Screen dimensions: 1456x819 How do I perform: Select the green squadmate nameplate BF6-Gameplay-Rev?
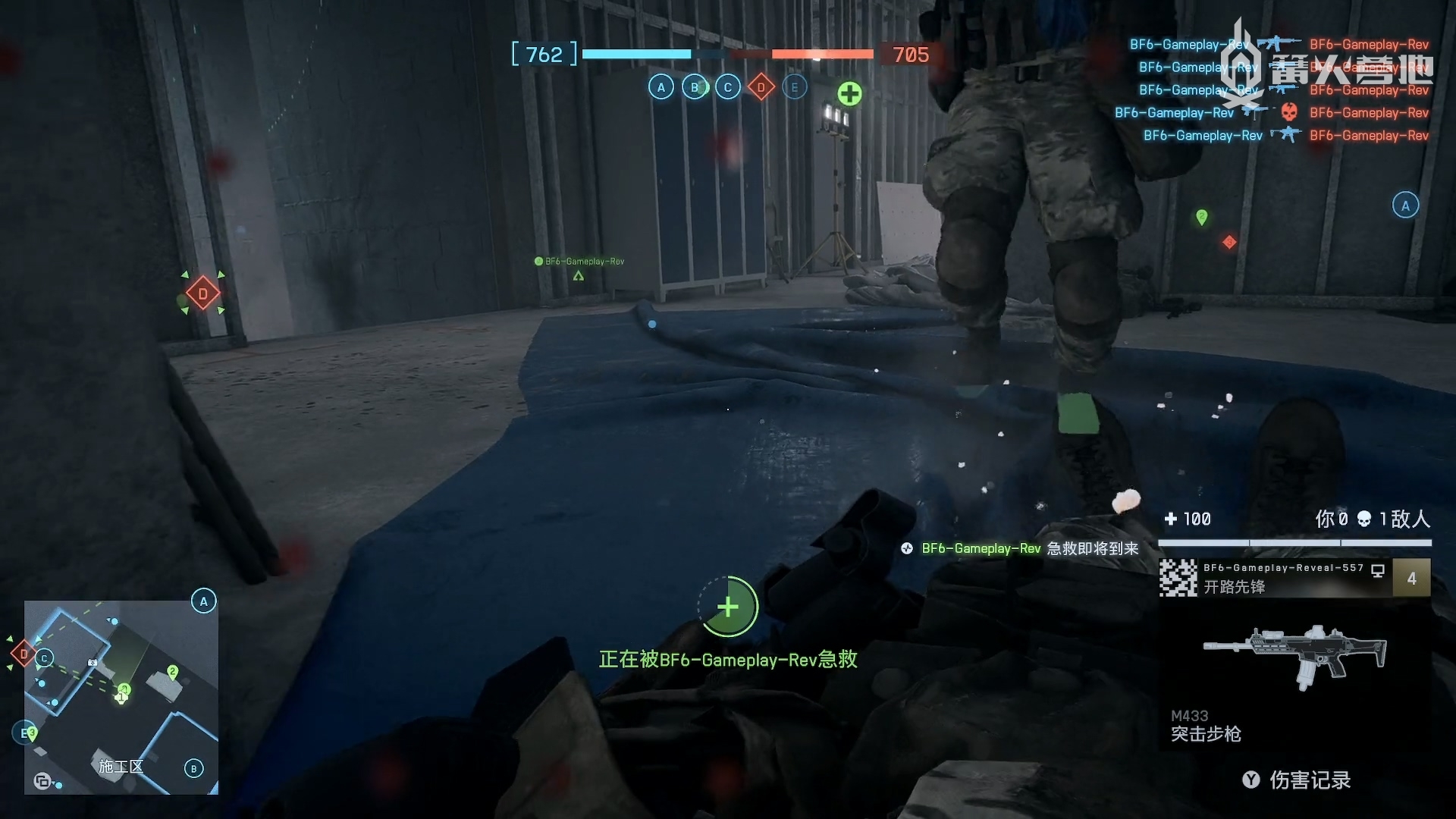coord(580,262)
